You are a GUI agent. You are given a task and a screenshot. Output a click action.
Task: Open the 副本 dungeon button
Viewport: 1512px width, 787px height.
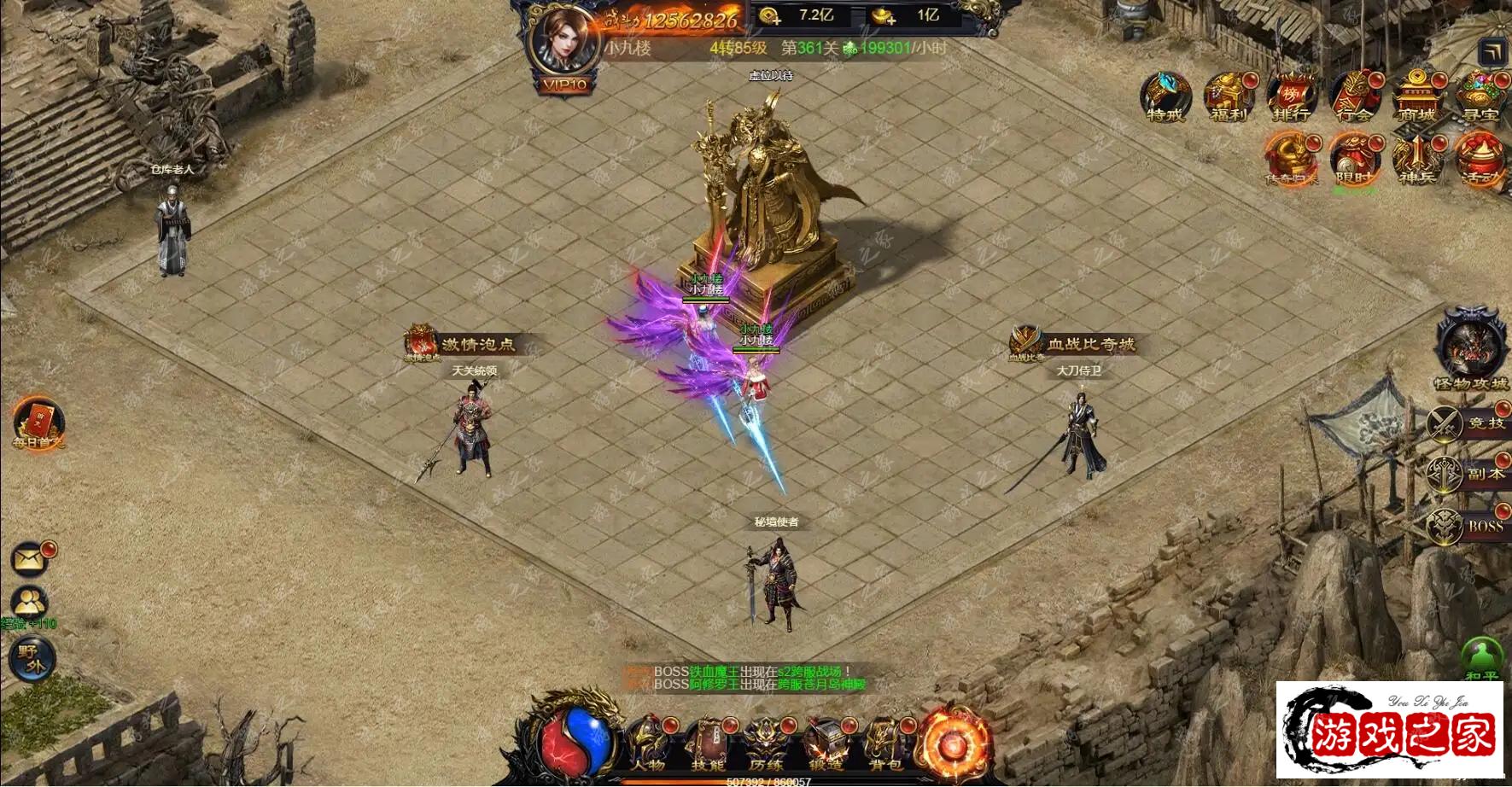[1468, 475]
